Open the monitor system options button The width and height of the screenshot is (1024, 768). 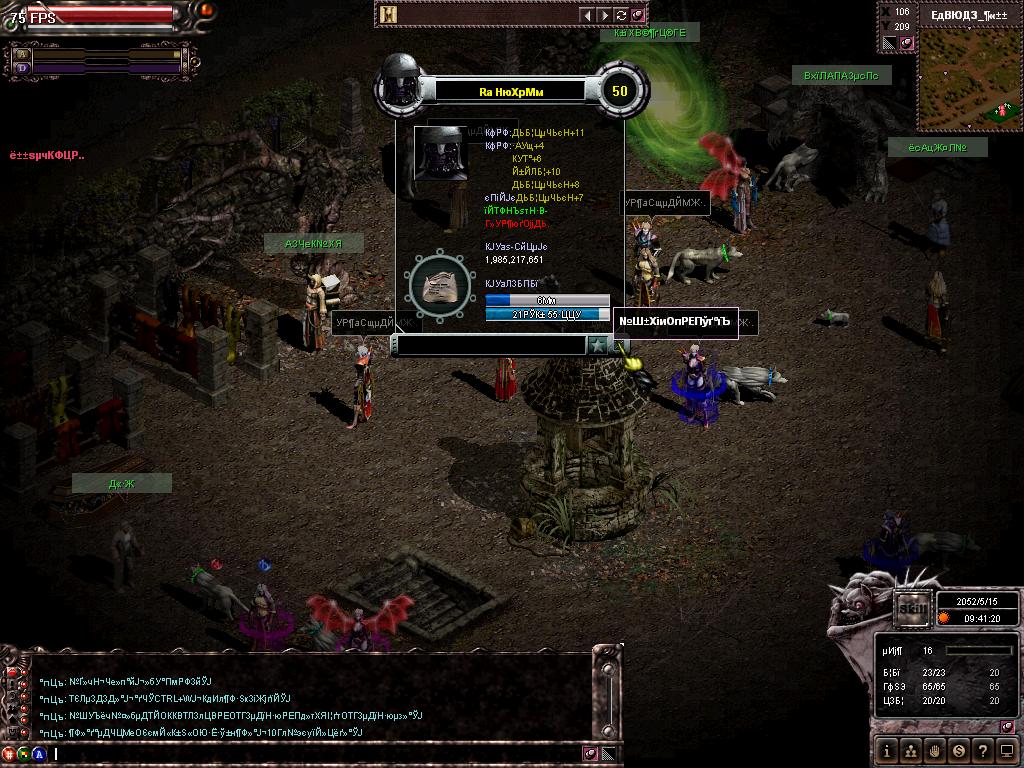click(1006, 749)
